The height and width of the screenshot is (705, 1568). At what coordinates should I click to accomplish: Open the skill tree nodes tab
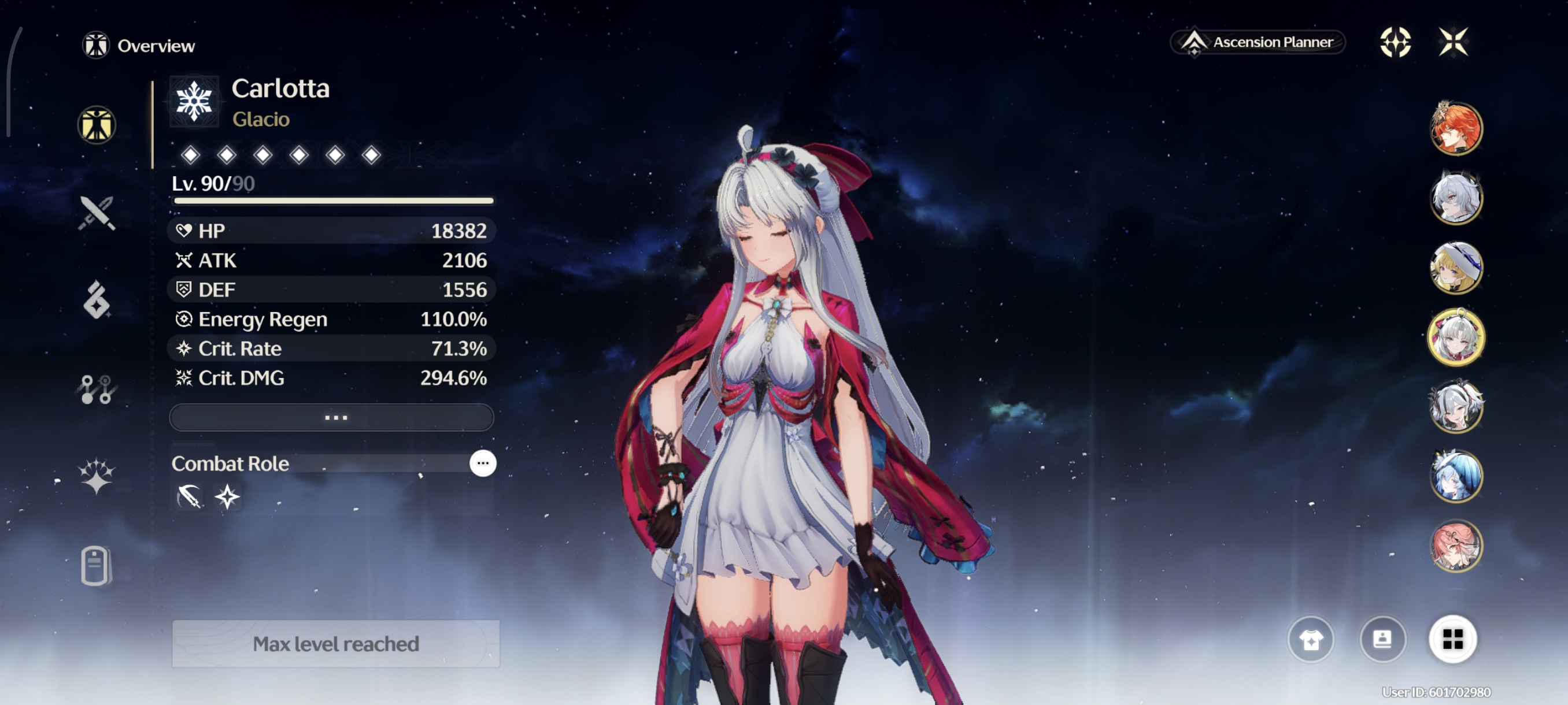tap(96, 389)
